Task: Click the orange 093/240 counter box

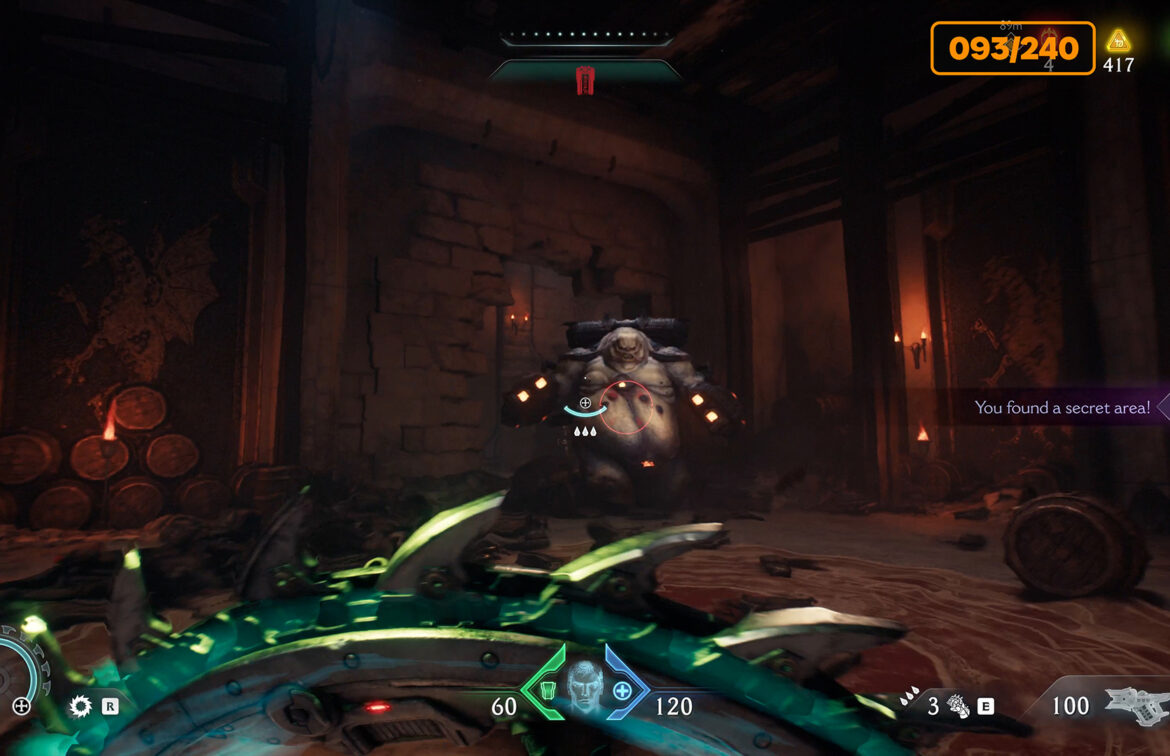Action: pyautogui.click(x=1012, y=48)
